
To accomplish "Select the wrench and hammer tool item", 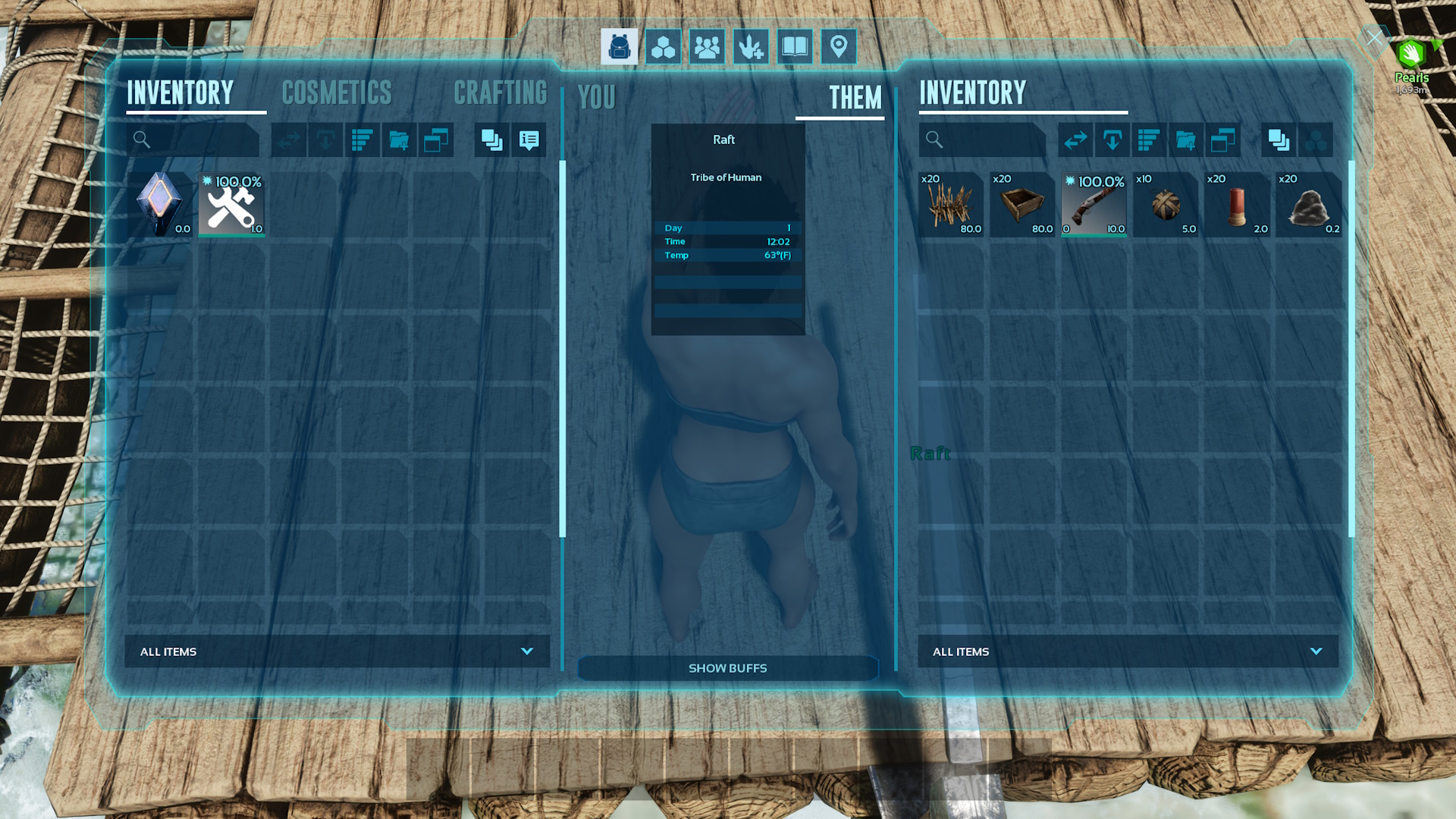I will (x=231, y=205).
